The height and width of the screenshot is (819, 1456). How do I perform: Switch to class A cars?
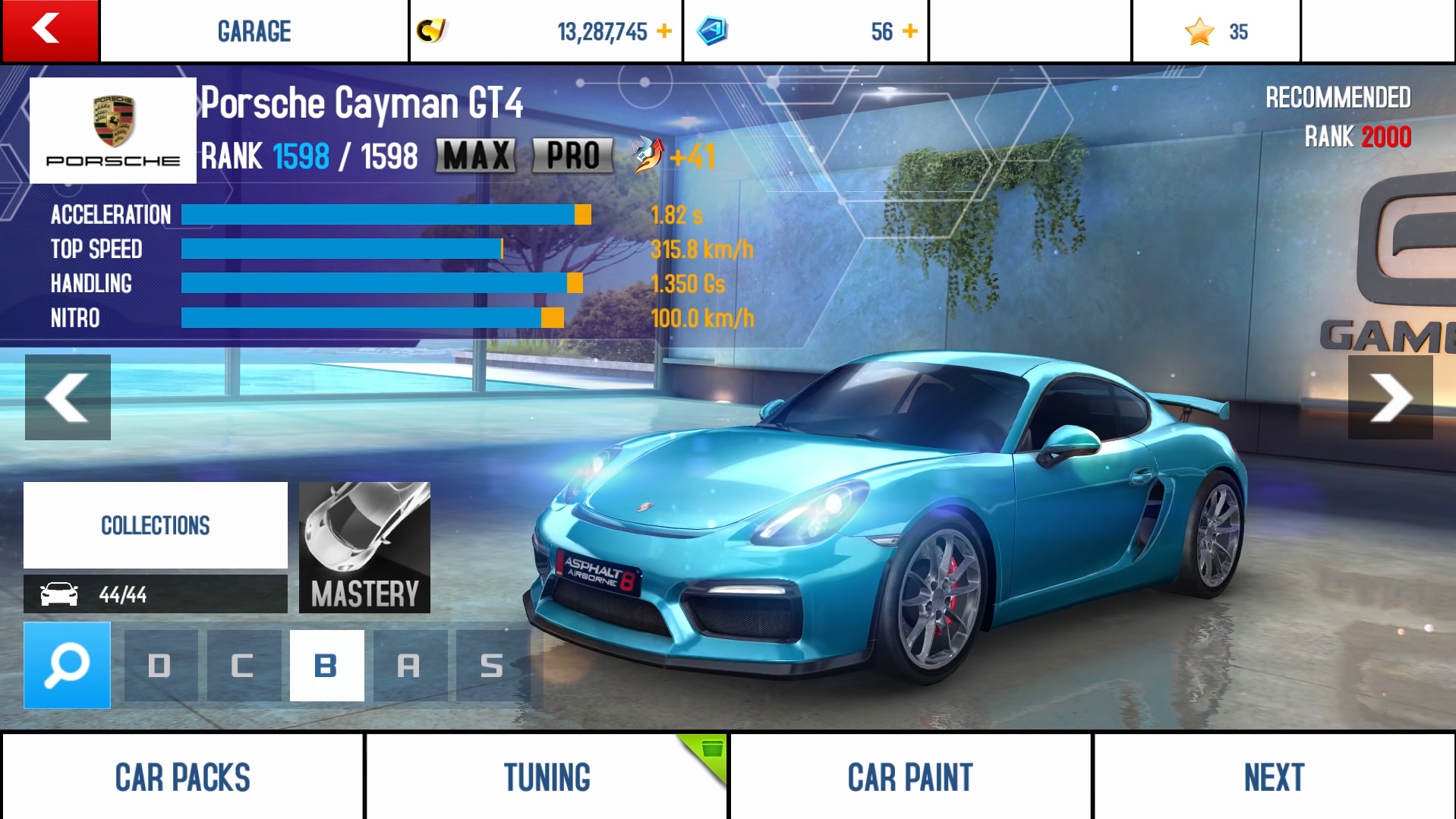[x=409, y=666]
